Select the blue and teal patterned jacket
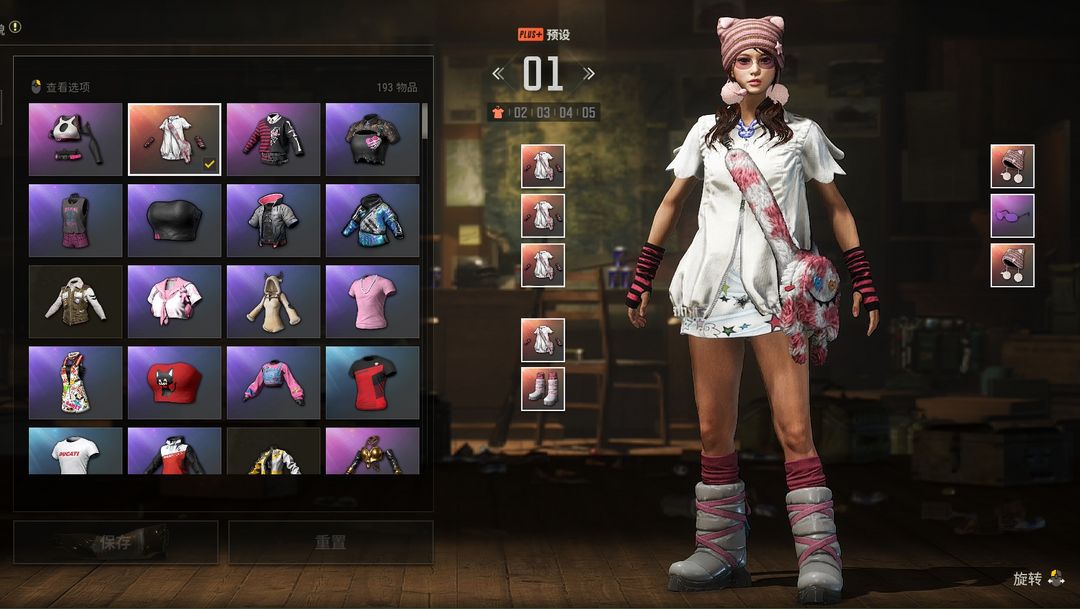This screenshot has height=609, width=1080. (372, 220)
